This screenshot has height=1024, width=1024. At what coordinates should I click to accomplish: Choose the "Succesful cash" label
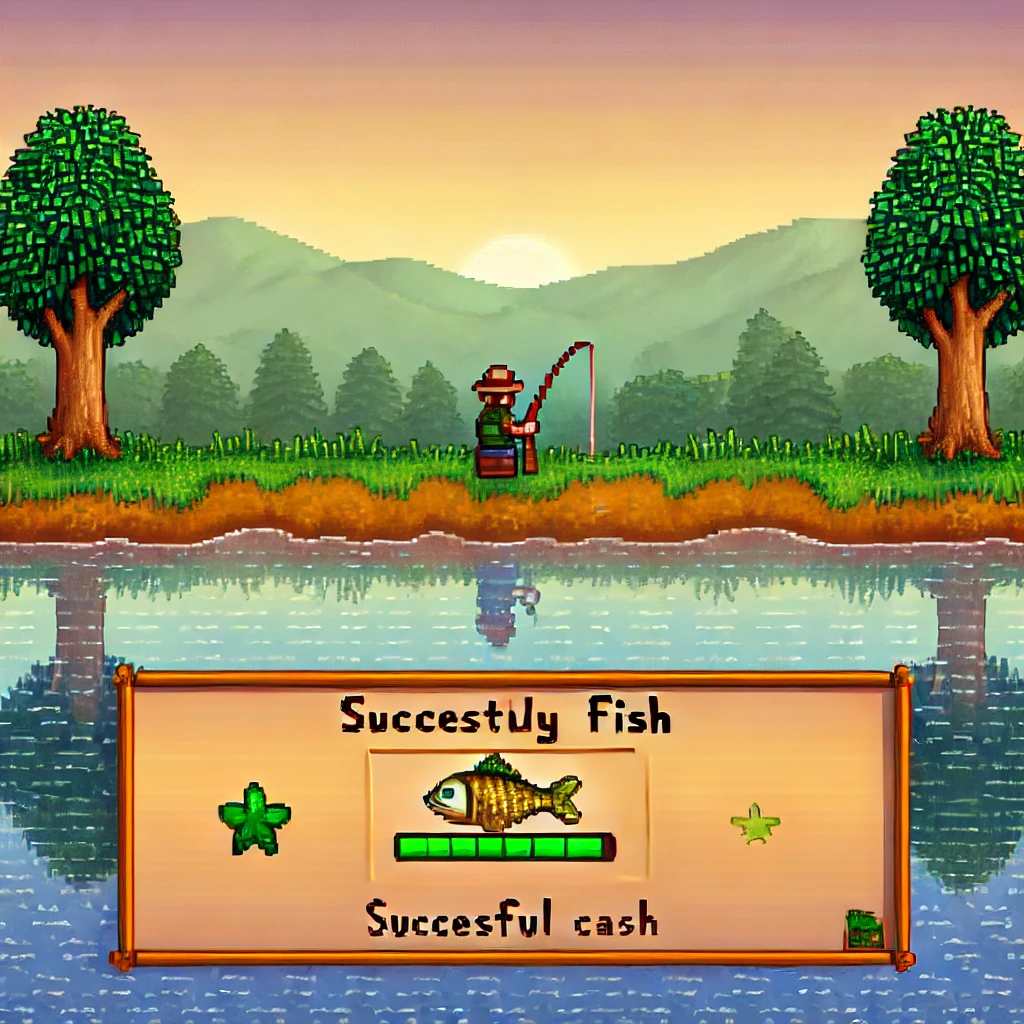tap(511, 919)
